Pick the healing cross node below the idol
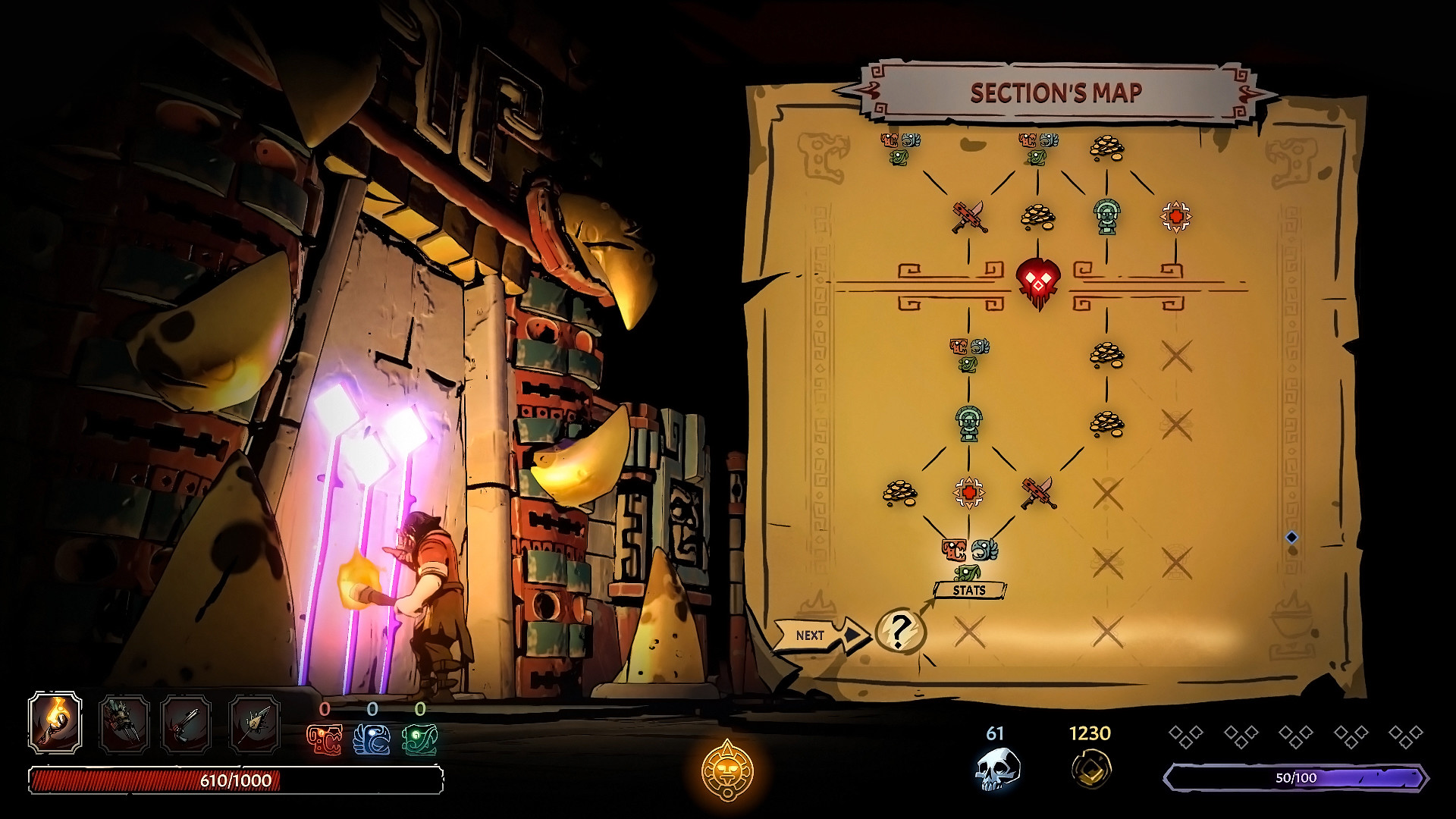The height and width of the screenshot is (819, 1456). coord(968,493)
